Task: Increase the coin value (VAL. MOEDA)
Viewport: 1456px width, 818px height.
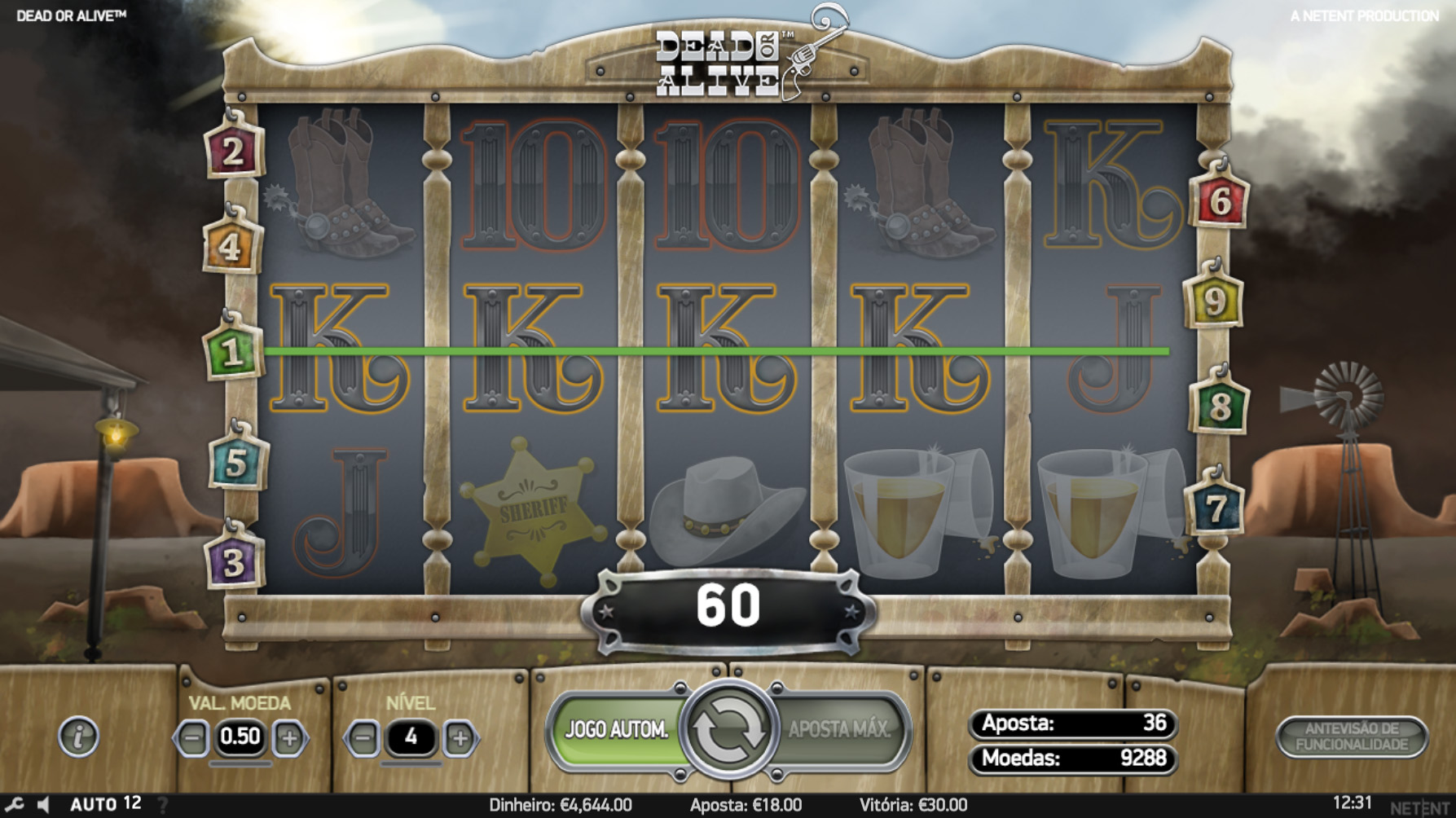Action: tap(289, 738)
